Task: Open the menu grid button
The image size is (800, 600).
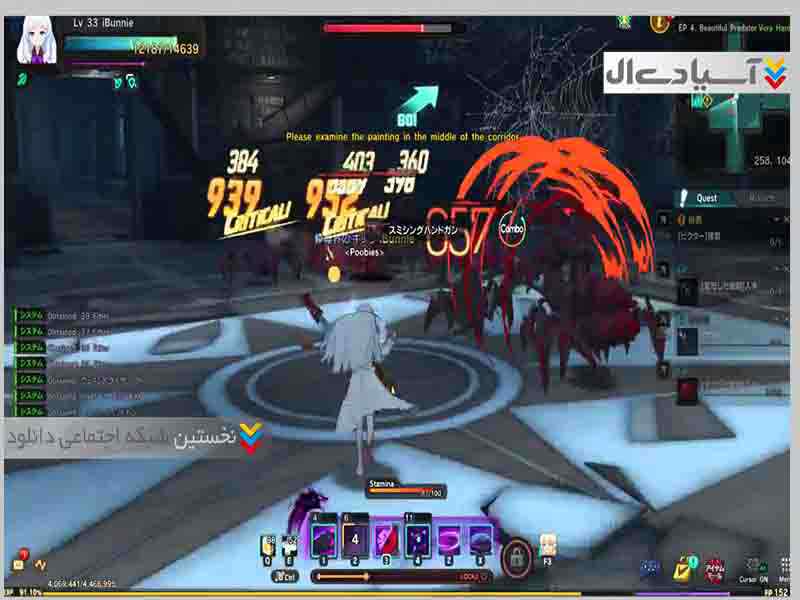Action: (x=785, y=570)
